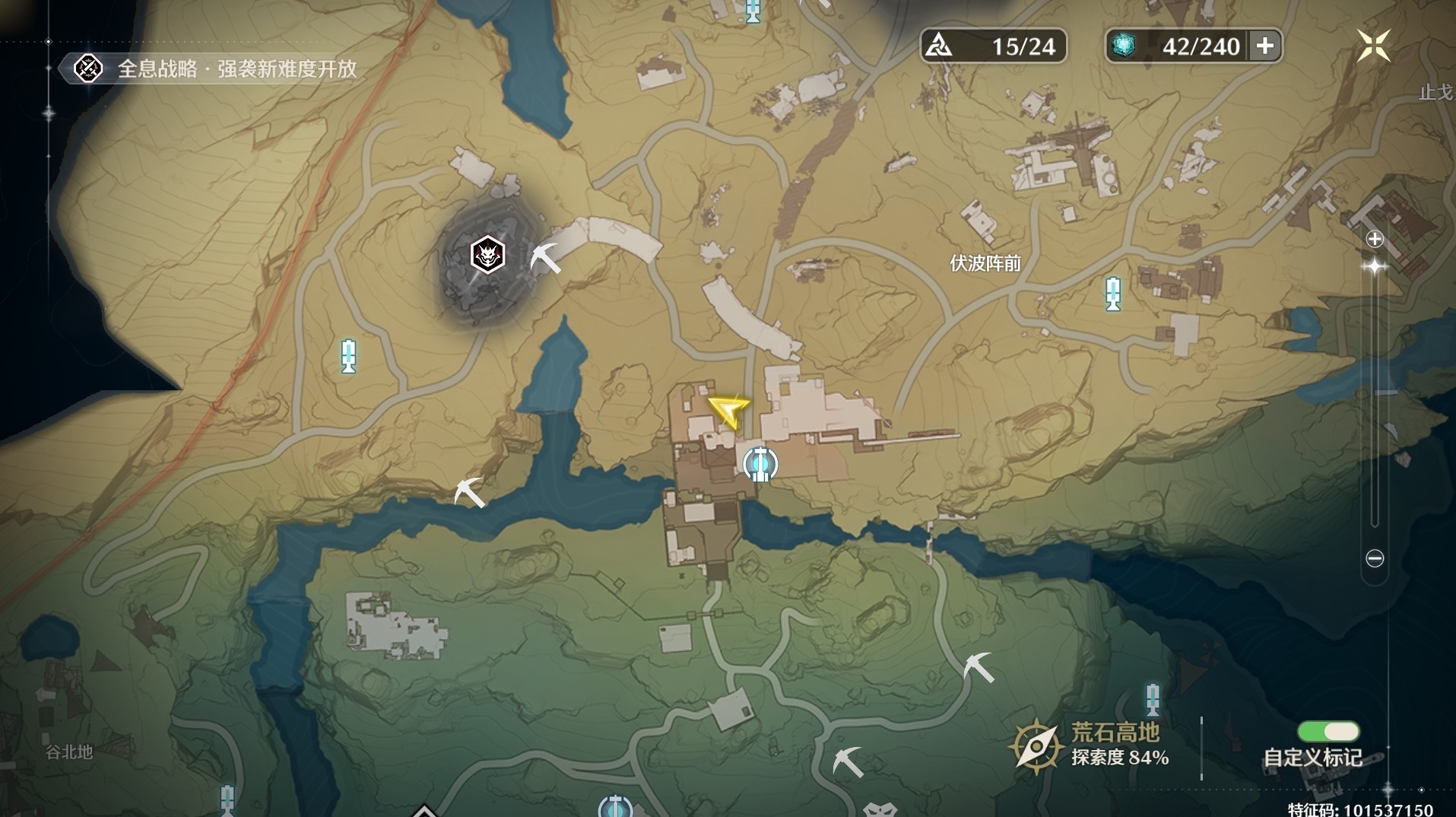
Task: Select the pickaxe marker beside the boss icon
Action: coord(545,259)
